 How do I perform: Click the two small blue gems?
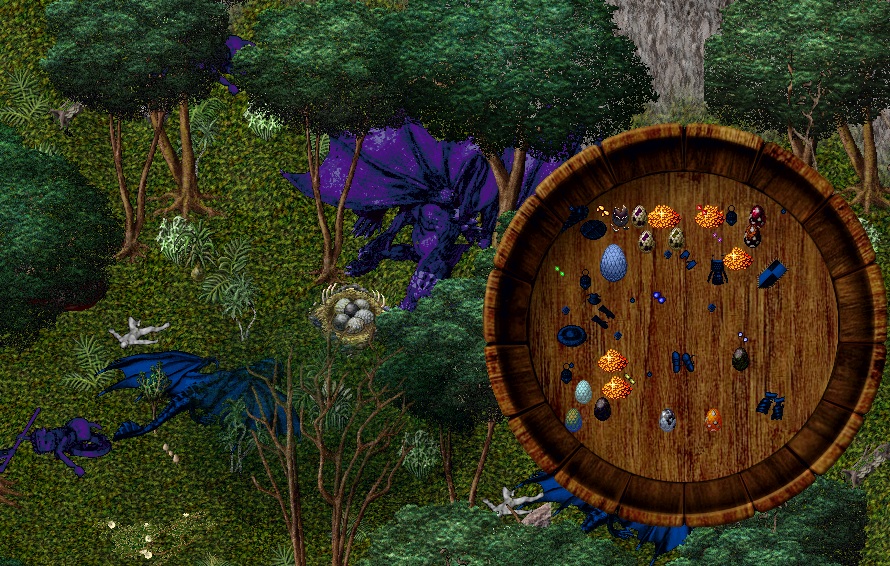[x=658, y=297]
